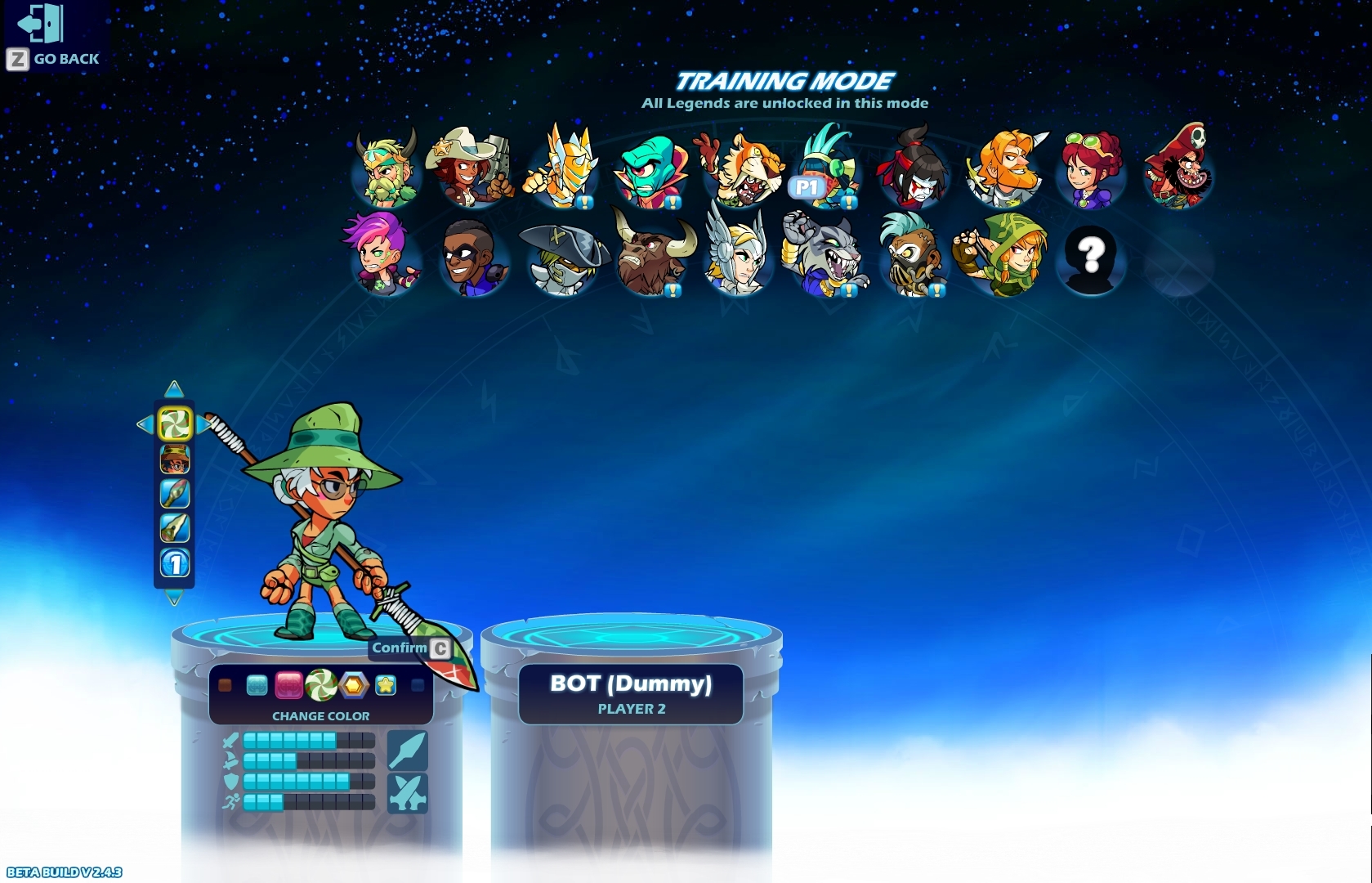The image size is (1372, 883).
Task: Select Ada's purple-haired portrait
Action: (381, 258)
